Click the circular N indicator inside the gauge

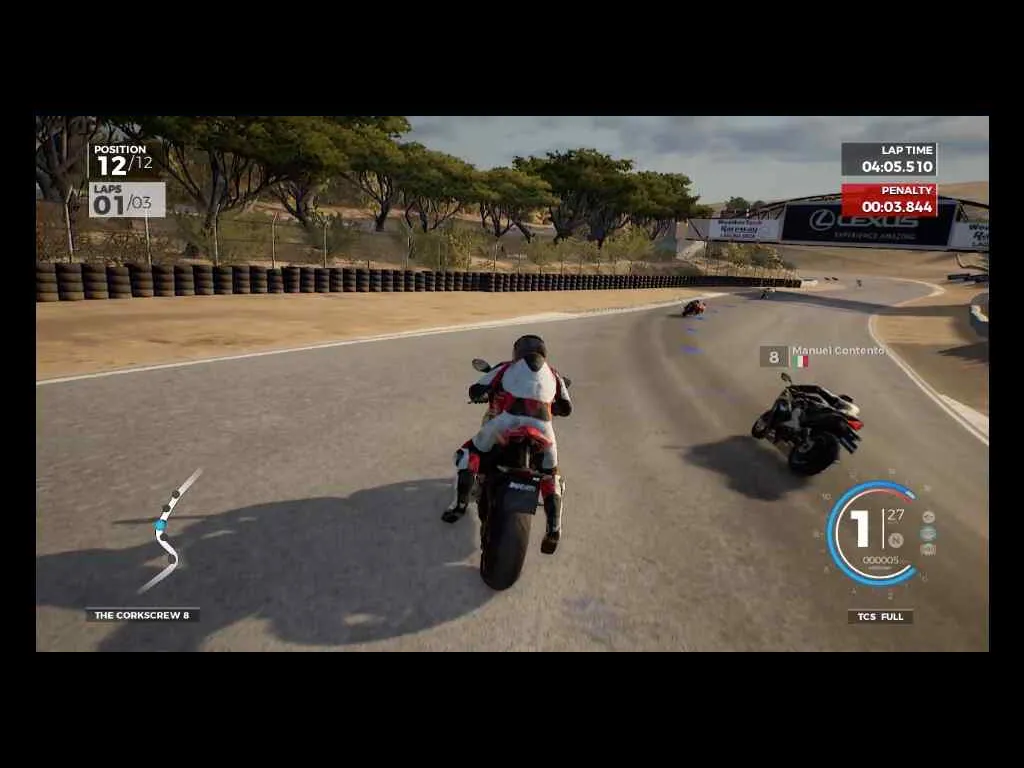click(896, 540)
